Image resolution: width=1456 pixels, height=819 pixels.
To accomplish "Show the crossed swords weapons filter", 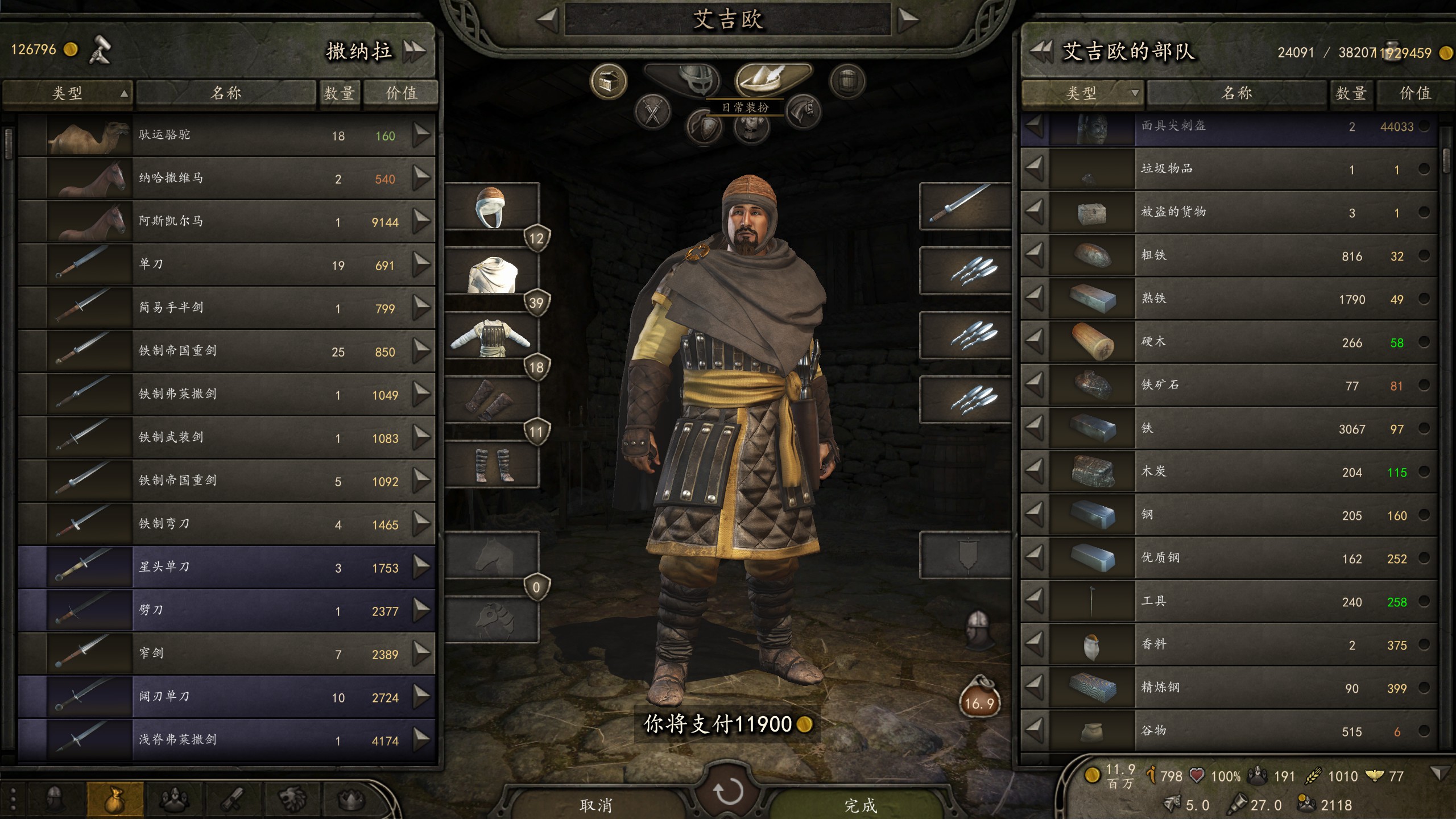I will (x=652, y=110).
